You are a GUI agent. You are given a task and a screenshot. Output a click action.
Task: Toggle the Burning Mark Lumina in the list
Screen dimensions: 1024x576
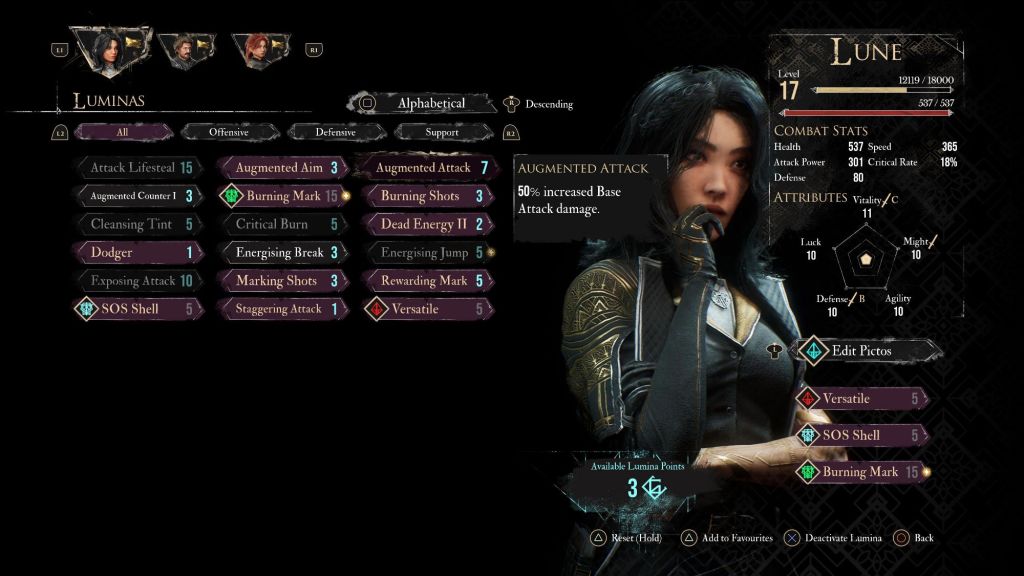282,196
